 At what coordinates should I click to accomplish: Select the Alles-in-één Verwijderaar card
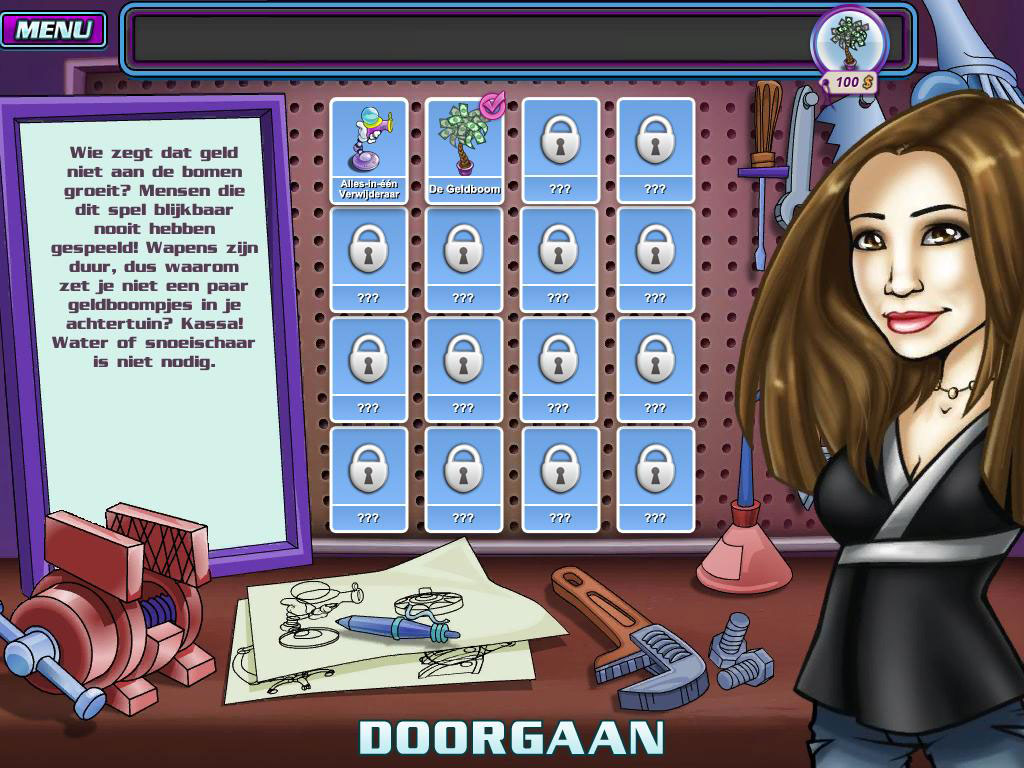tap(368, 150)
